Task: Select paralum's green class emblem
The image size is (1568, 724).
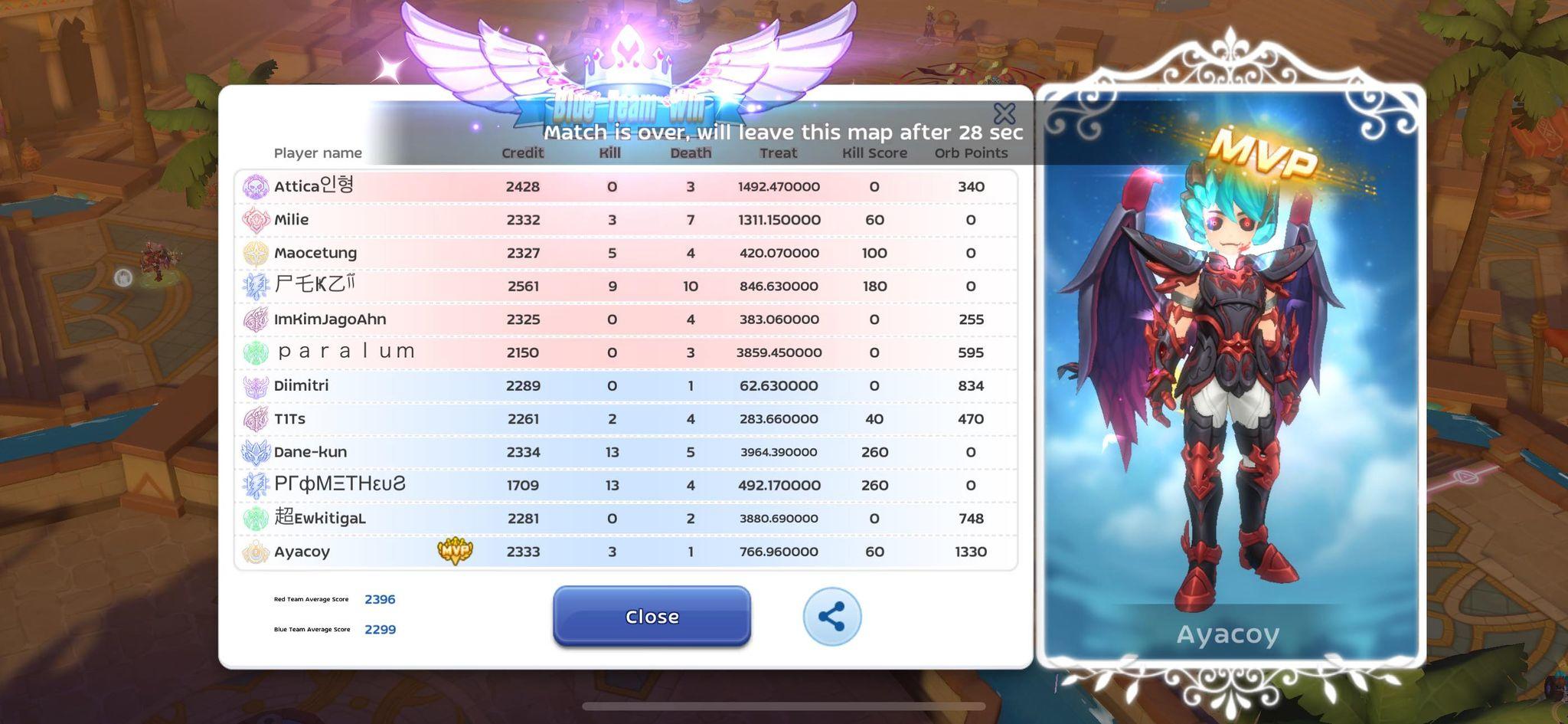Action: point(253,352)
